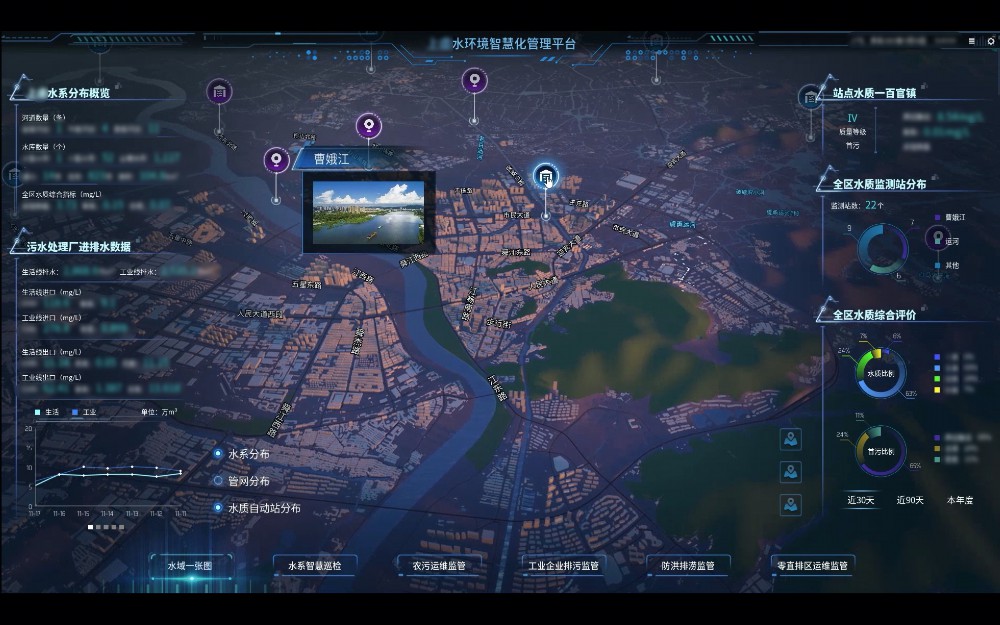The height and width of the screenshot is (625, 1000).
Task: Switch the evaluation period to 近90天
Action: click(x=910, y=500)
